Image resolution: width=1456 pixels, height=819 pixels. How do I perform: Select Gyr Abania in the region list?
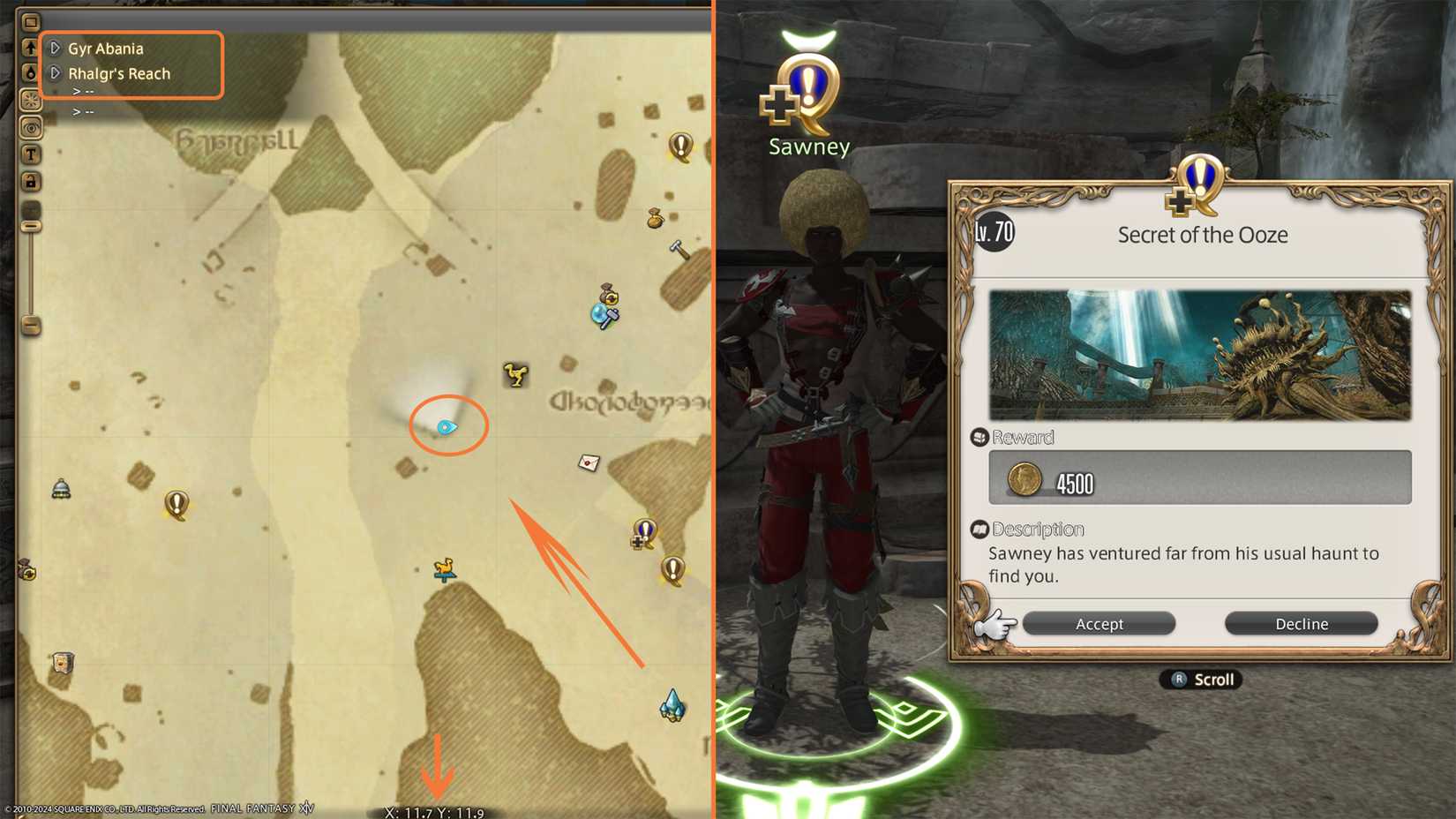[104, 49]
